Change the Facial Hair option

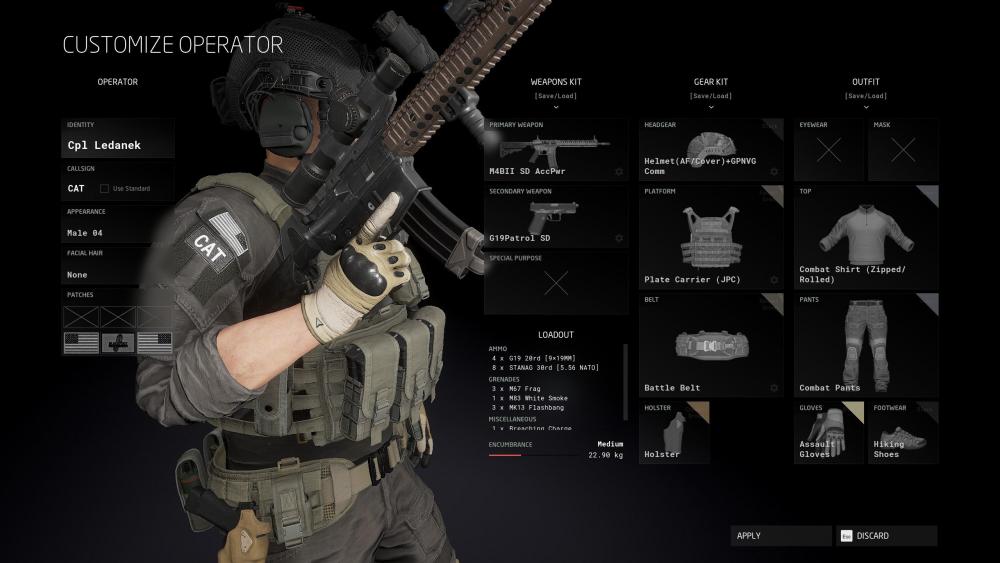(117, 274)
